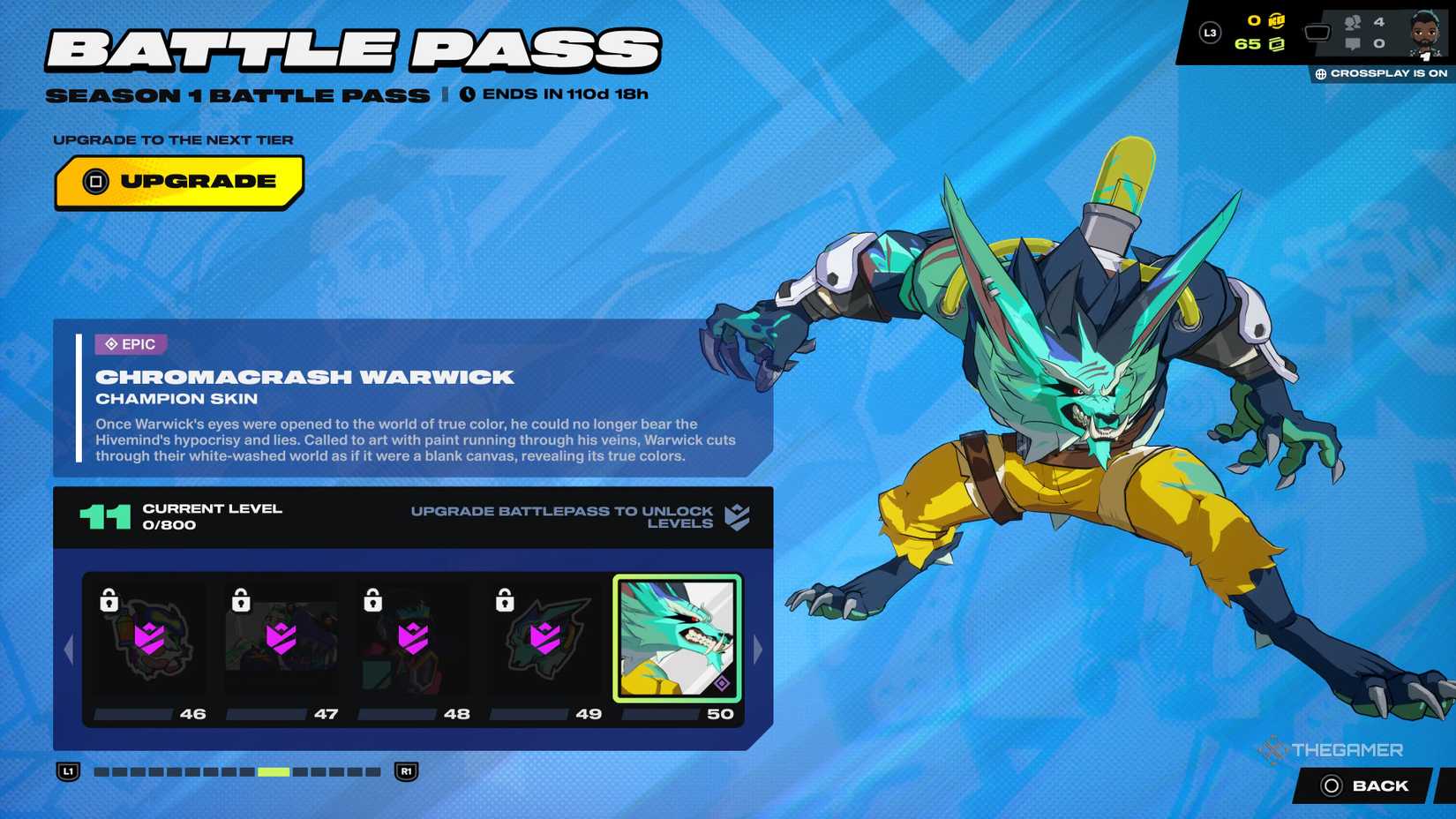Click the crossplay globe icon
Screen dimensions: 1456x819
pyautogui.click(x=1321, y=74)
